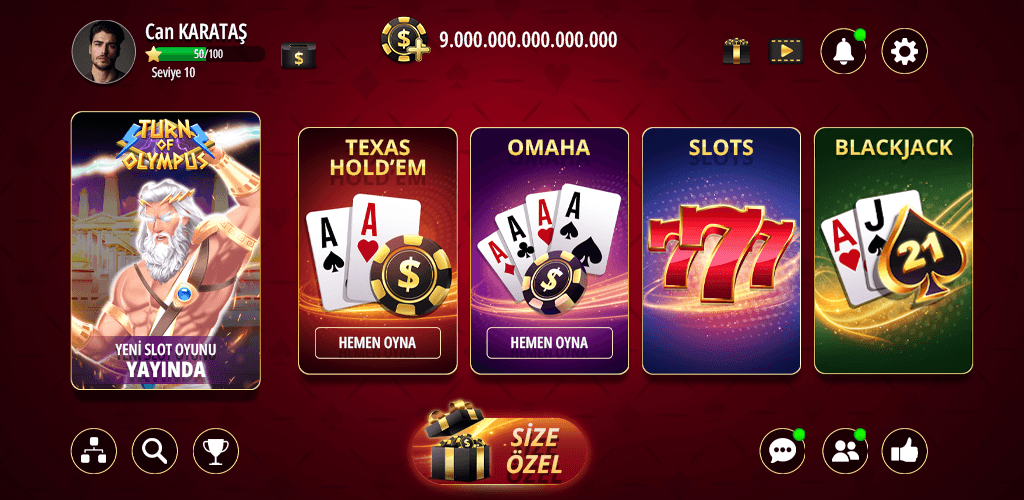Select the Slots game card

coord(721,250)
